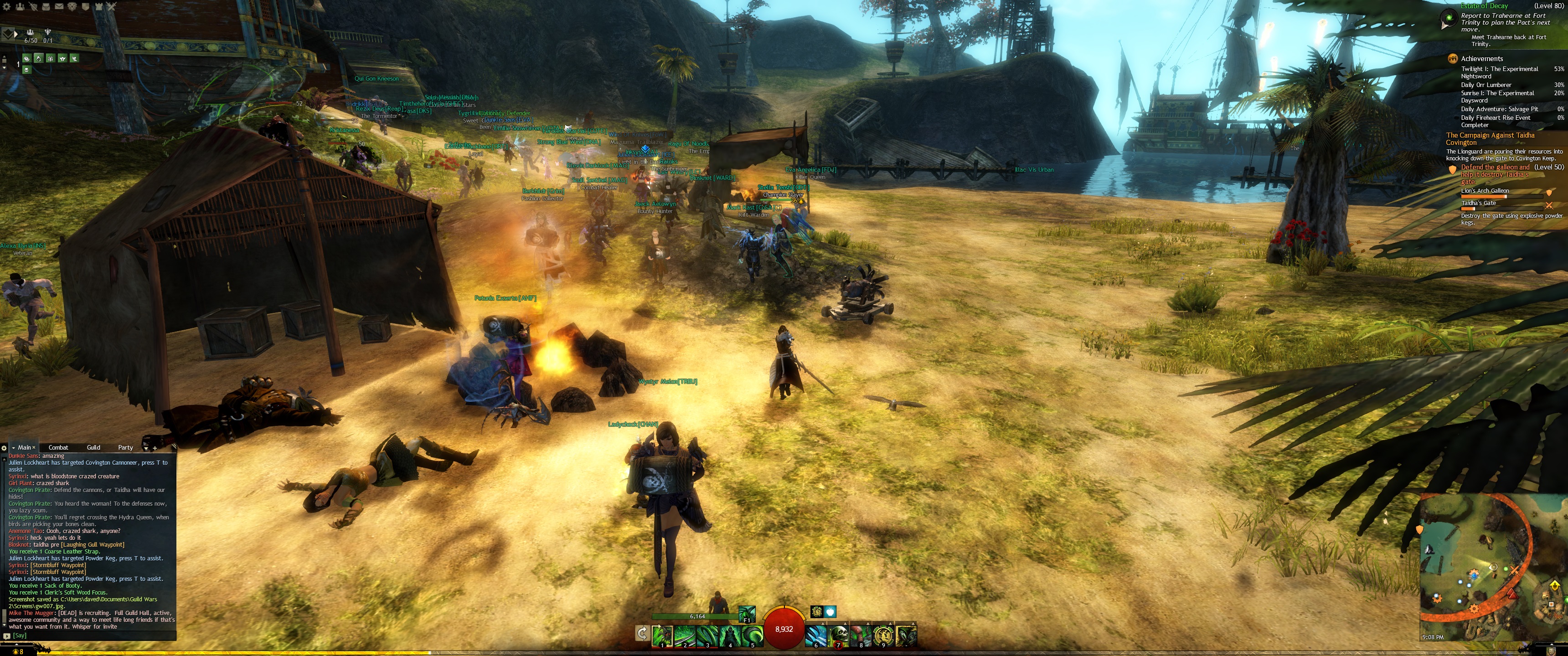Open the mail envelope icon
The image size is (1568, 656).
[59, 6]
